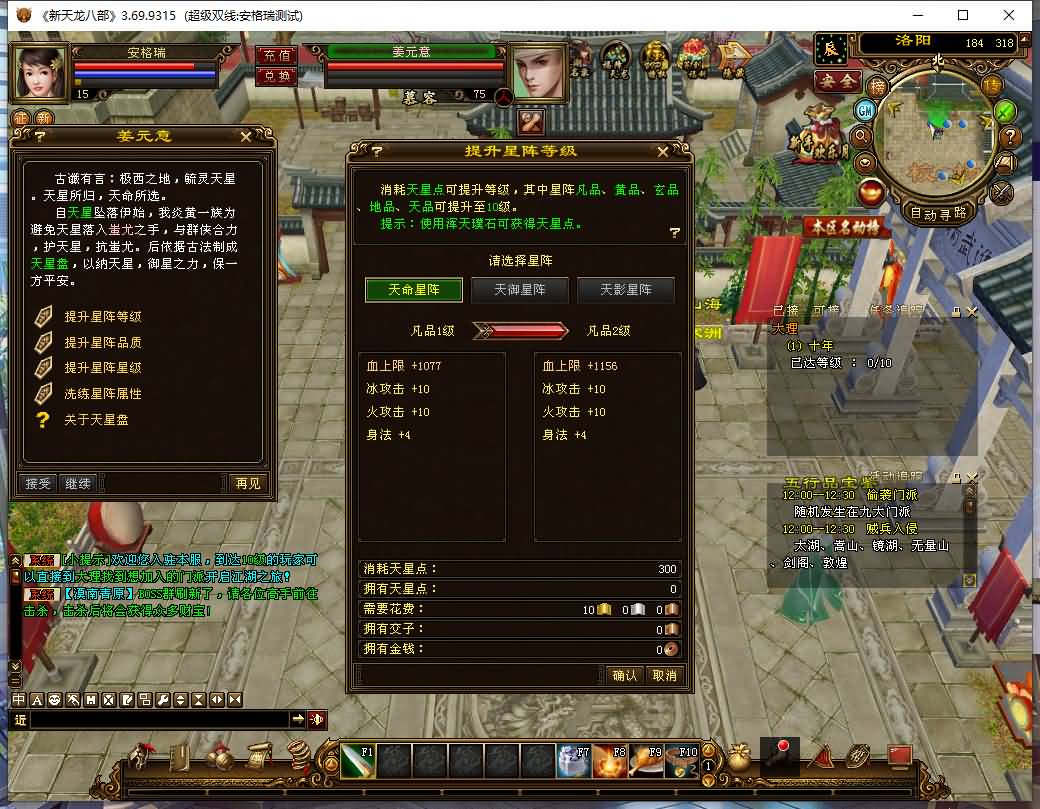Maximize the game window
This screenshot has width=1040, height=809.
(963, 15)
